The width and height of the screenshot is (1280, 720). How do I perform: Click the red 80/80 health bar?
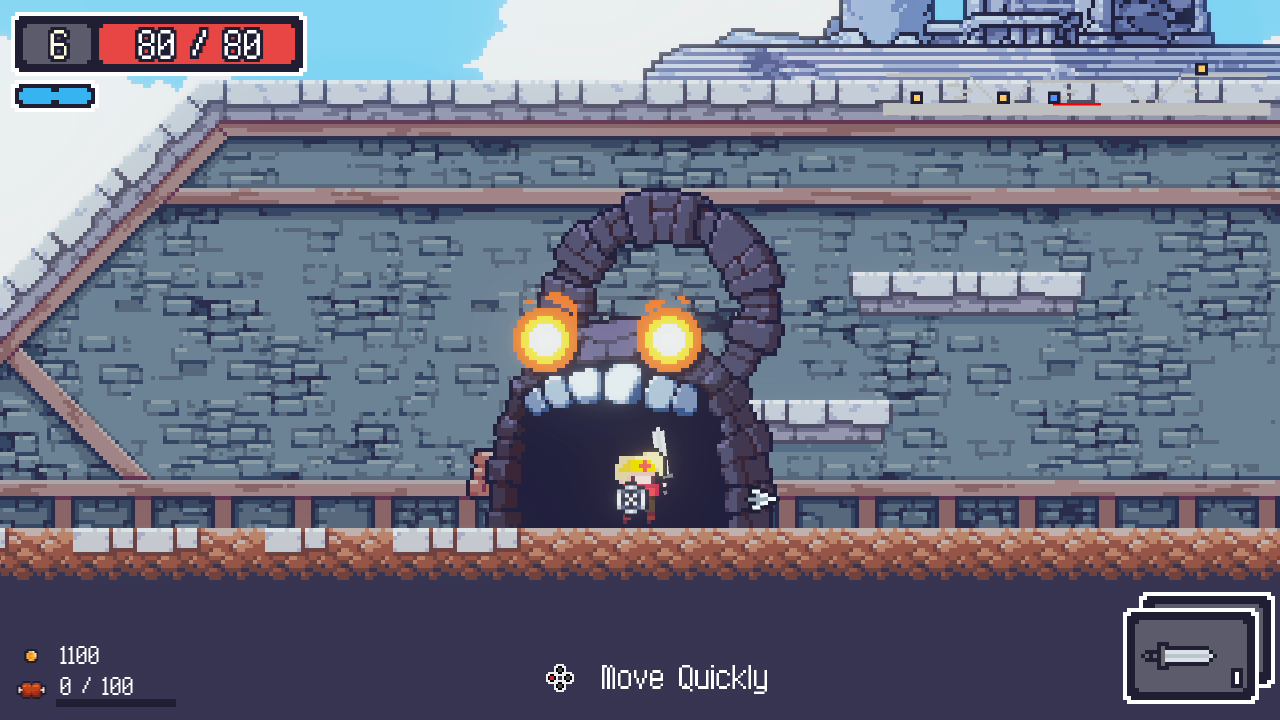point(196,43)
